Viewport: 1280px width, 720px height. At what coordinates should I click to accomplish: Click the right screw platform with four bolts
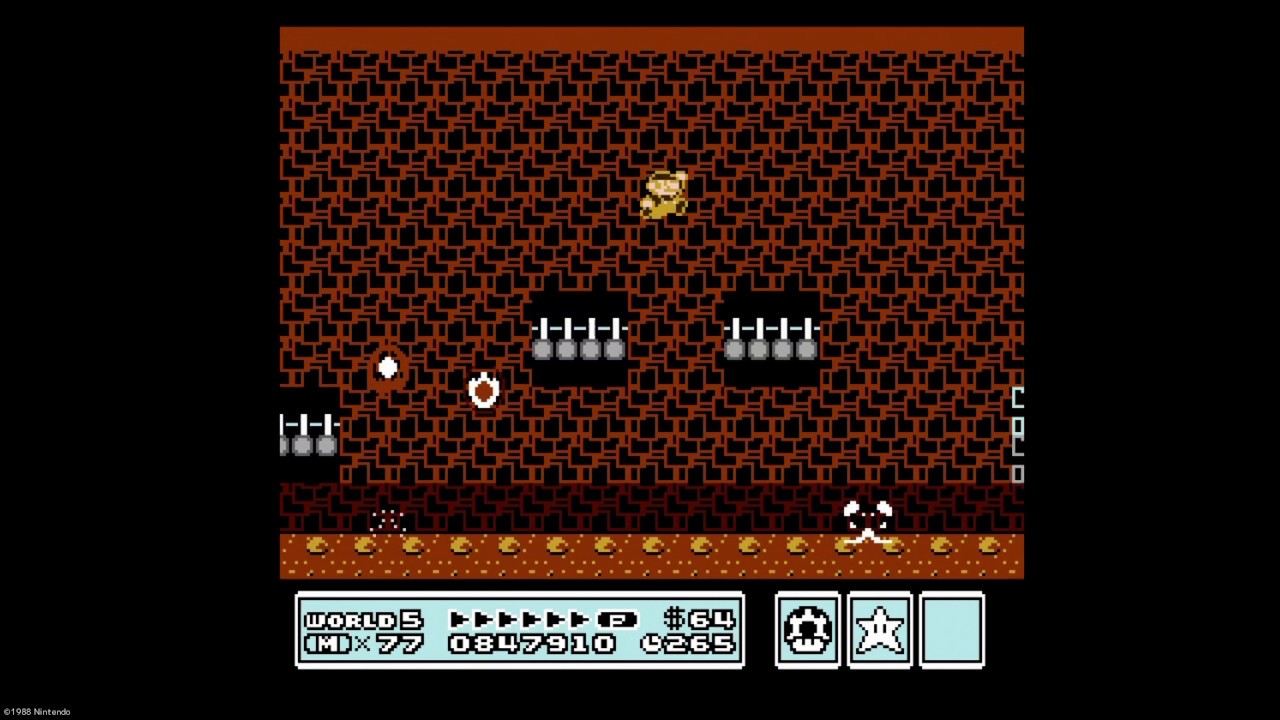[x=770, y=338]
